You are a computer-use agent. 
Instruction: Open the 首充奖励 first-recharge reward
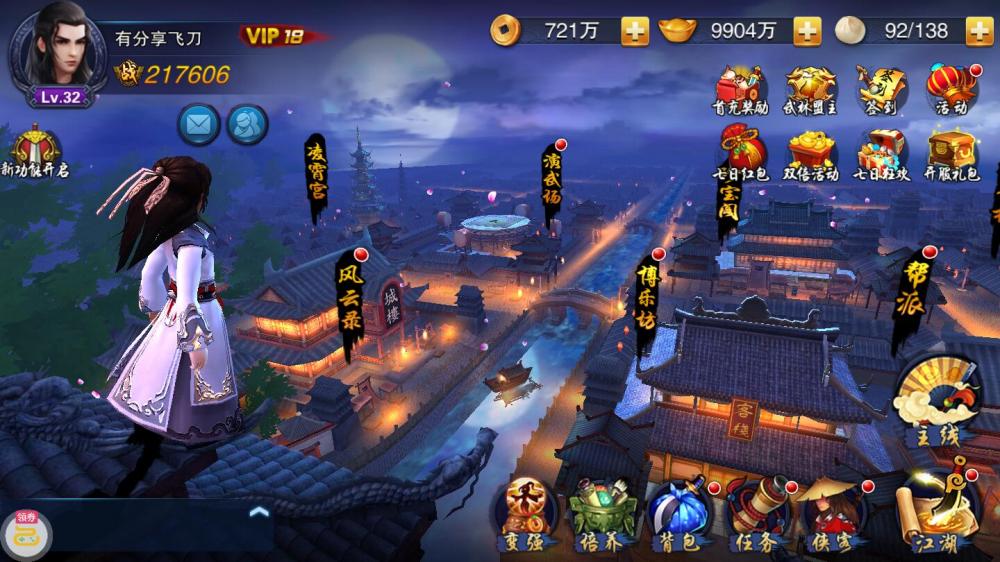click(x=740, y=88)
